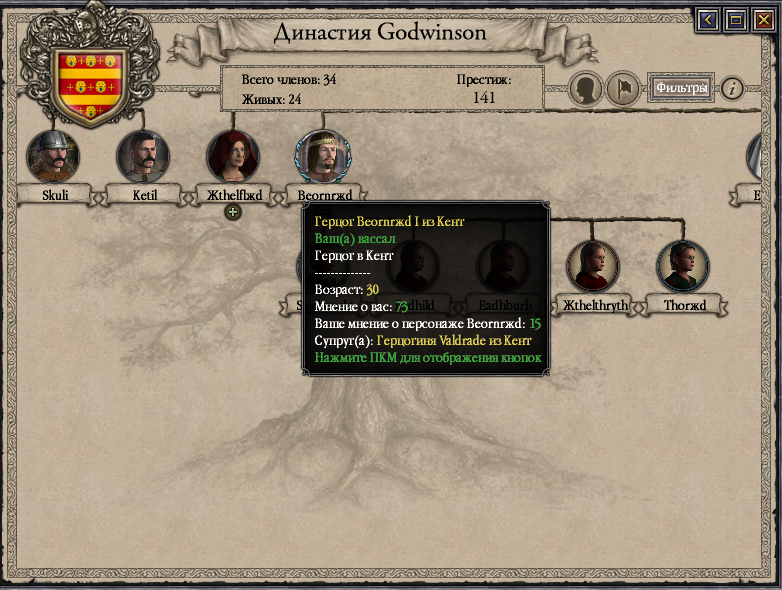This screenshot has width=782, height=590.
Task: Select Ketil's portrait in the family tree
Action: pos(143,157)
